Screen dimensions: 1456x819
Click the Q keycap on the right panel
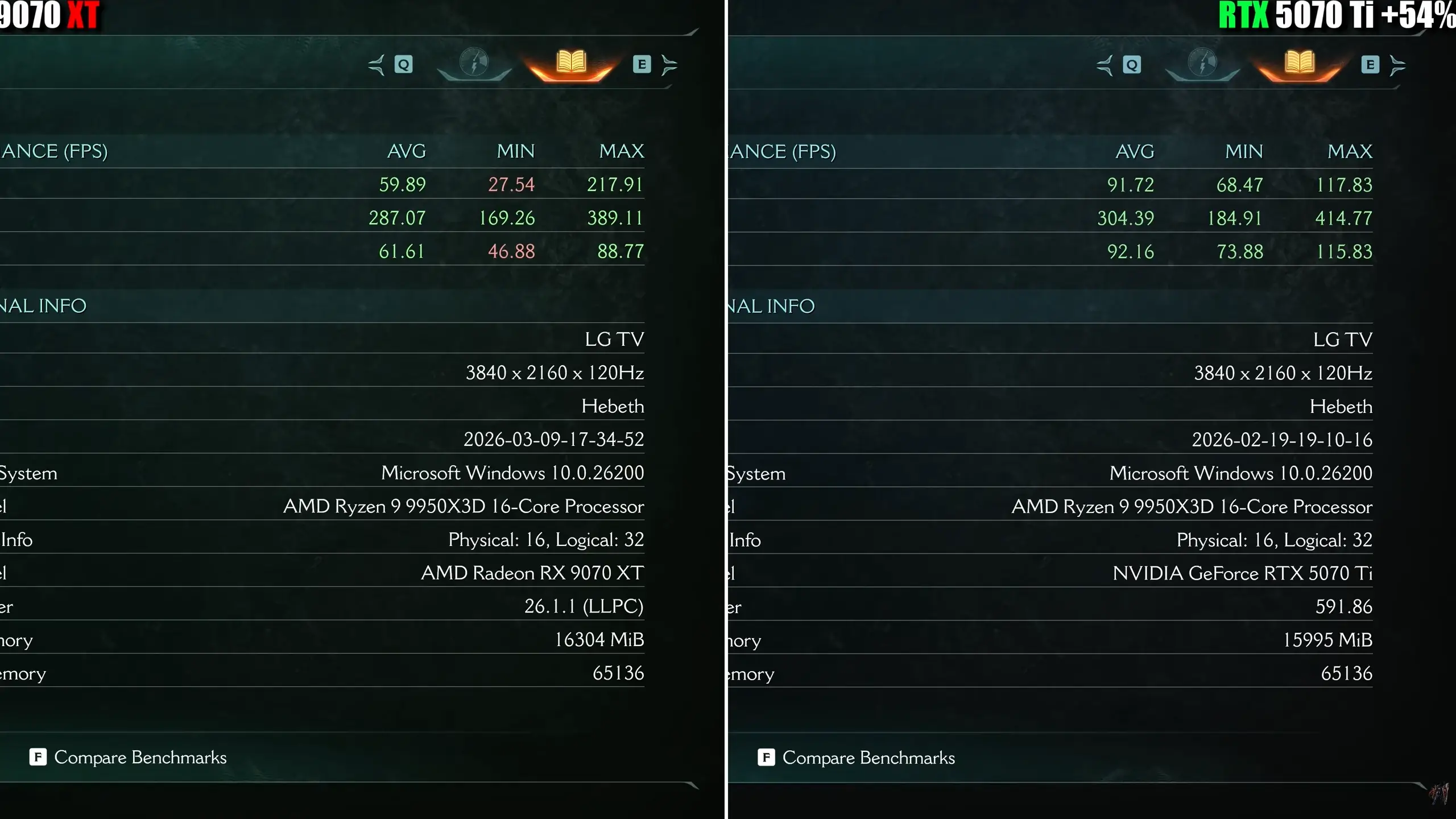(x=1132, y=64)
